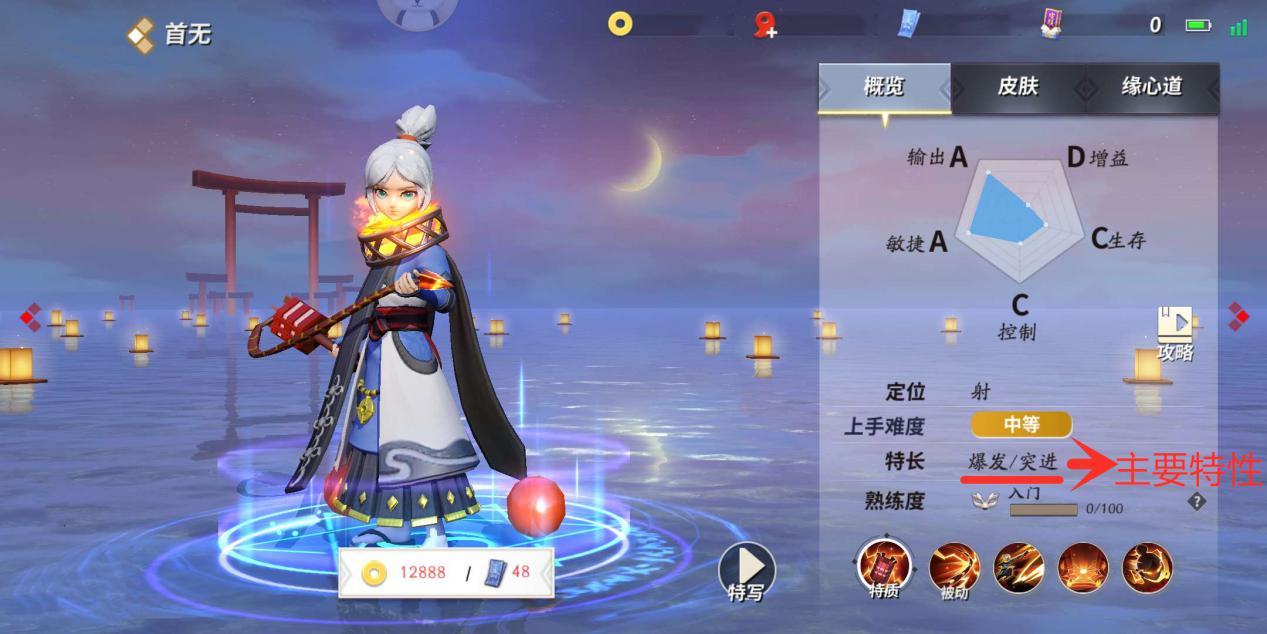Add more red jade currency
Image resolution: width=1267 pixels, height=634 pixels.
tap(766, 25)
